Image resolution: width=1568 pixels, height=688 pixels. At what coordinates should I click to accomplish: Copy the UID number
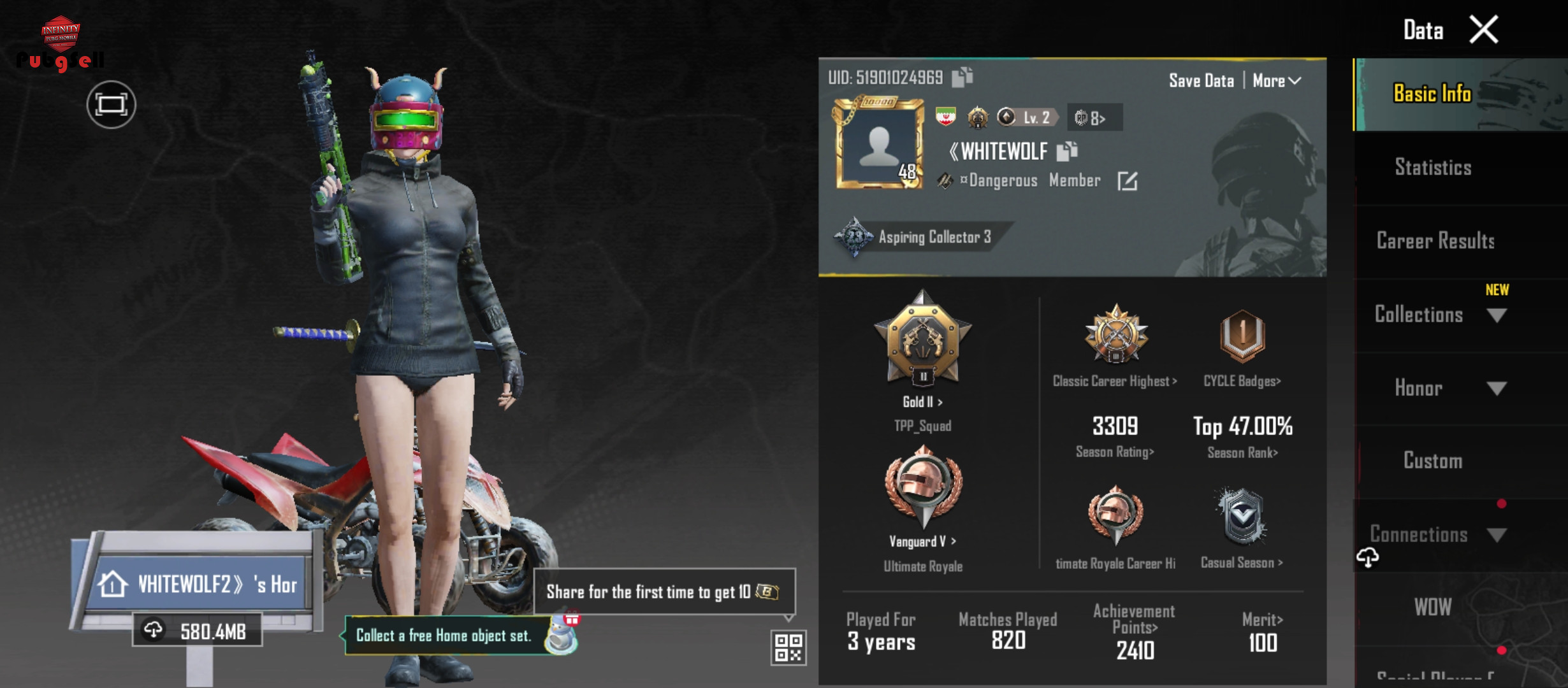tap(962, 77)
